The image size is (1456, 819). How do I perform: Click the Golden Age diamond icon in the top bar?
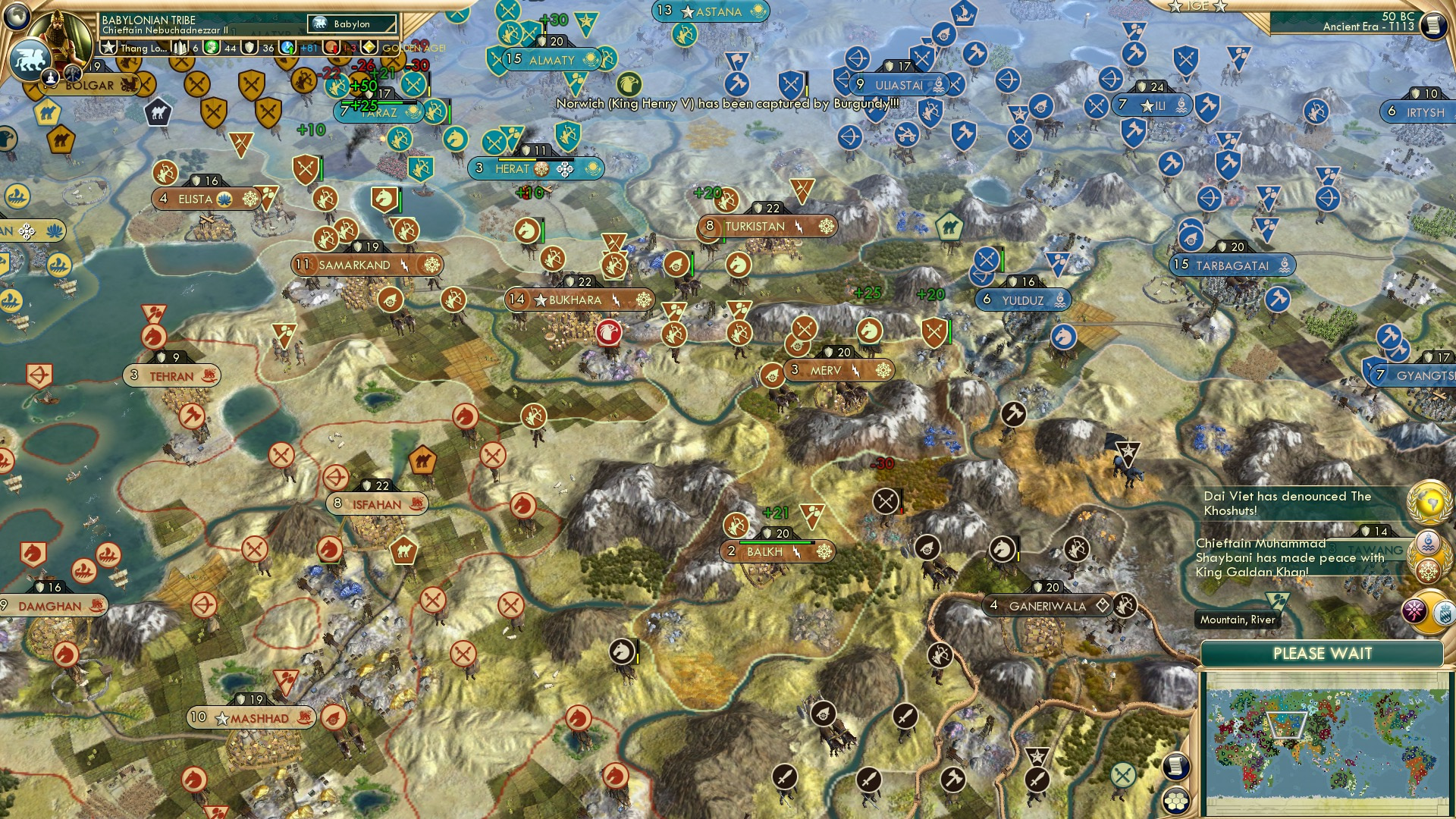click(367, 49)
